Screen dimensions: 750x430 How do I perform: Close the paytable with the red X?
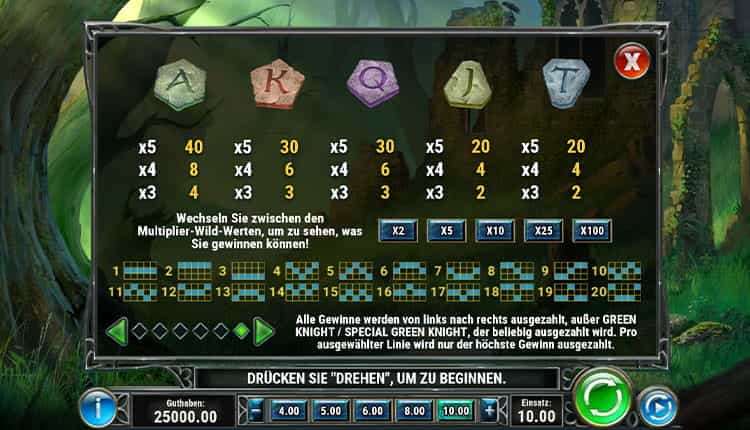[x=631, y=63]
